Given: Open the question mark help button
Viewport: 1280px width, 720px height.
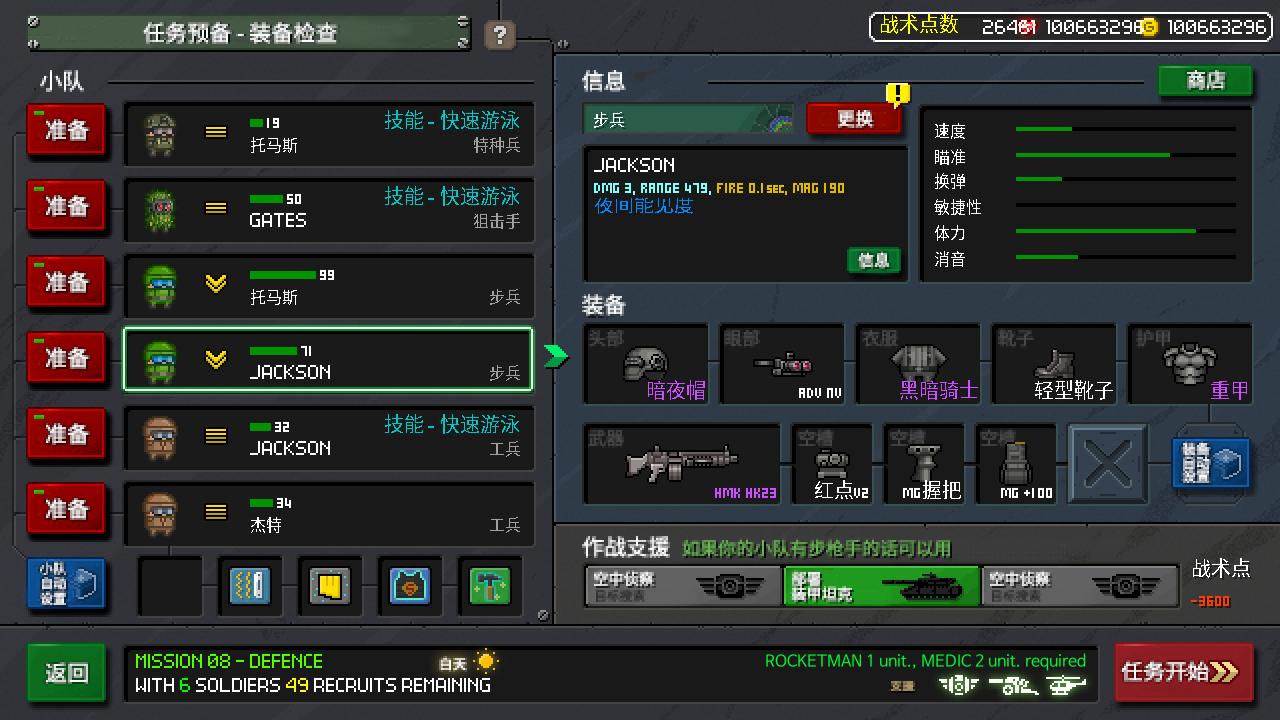Looking at the screenshot, I should click(x=499, y=36).
